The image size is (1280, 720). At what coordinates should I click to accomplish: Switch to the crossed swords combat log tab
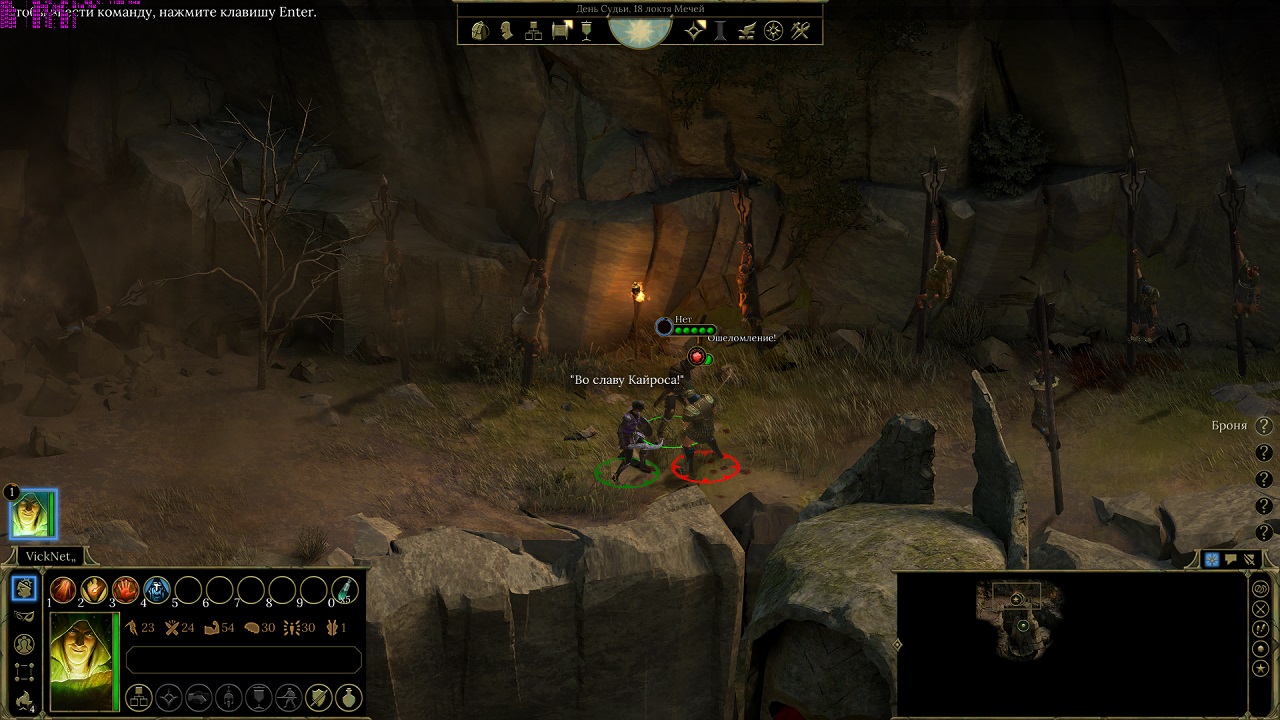1248,560
